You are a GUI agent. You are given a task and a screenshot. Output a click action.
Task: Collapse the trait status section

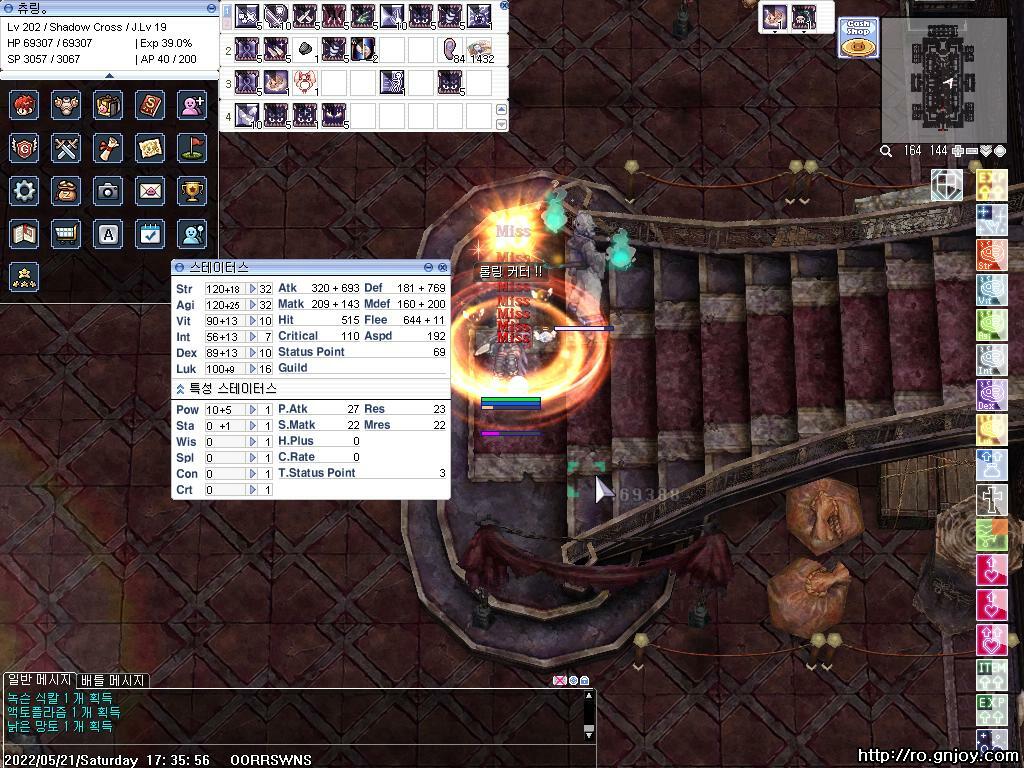coord(180,388)
